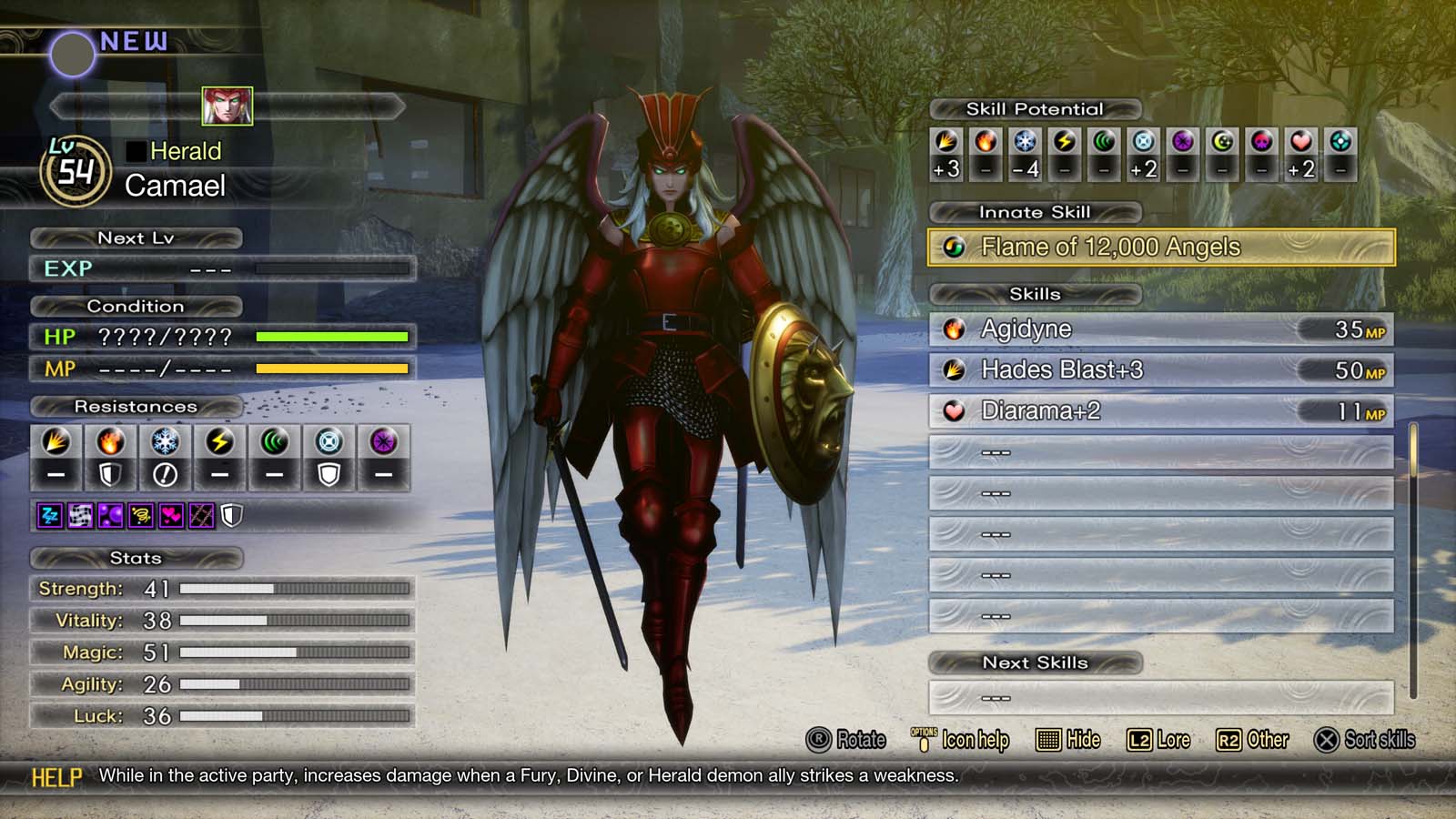
Task: Click the Agidyne fire skill icon
Action: coord(954,329)
